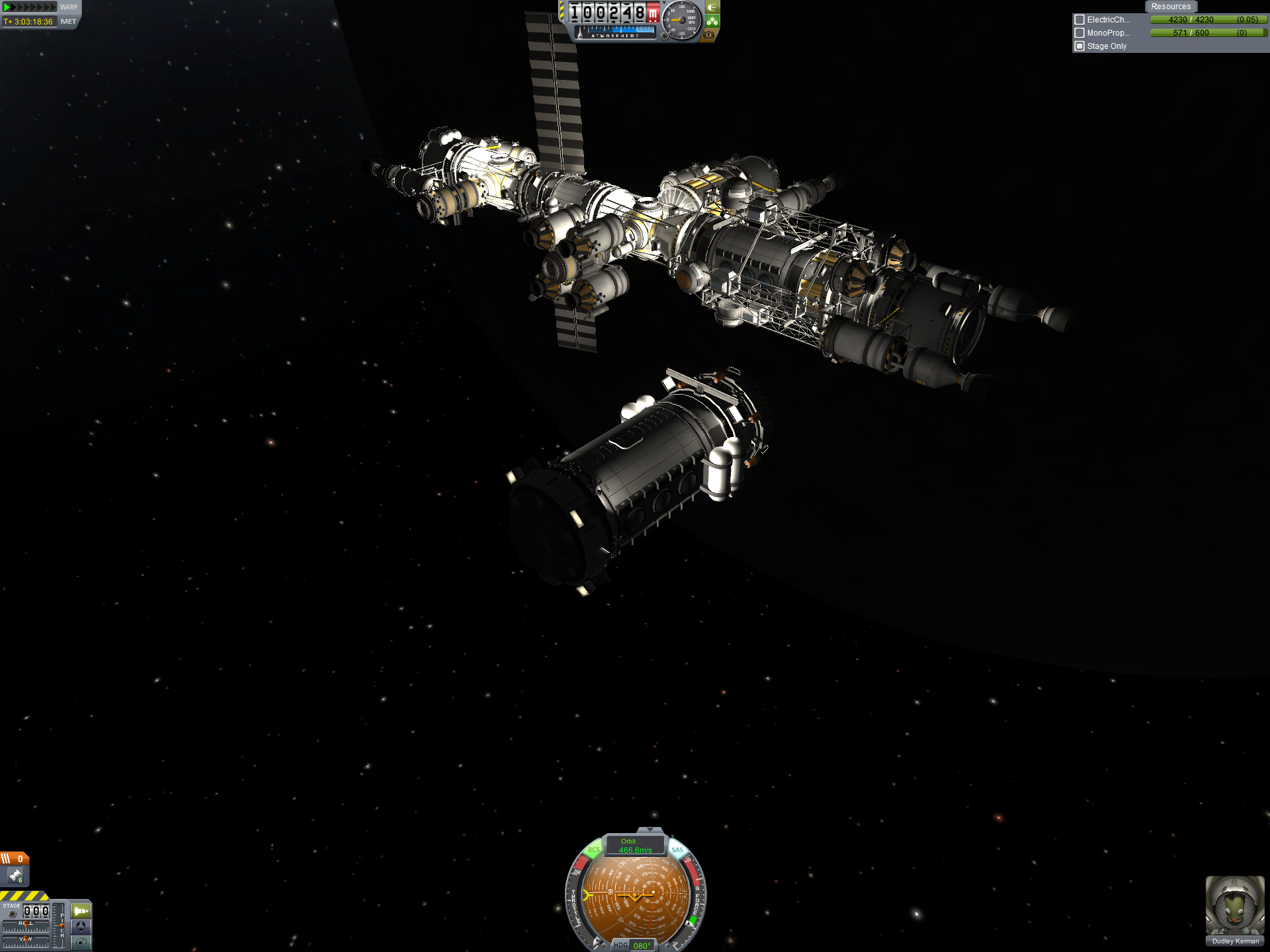Tick the ElectricCharge resource checkbox
Viewport: 1270px width, 952px height.
tap(1079, 20)
